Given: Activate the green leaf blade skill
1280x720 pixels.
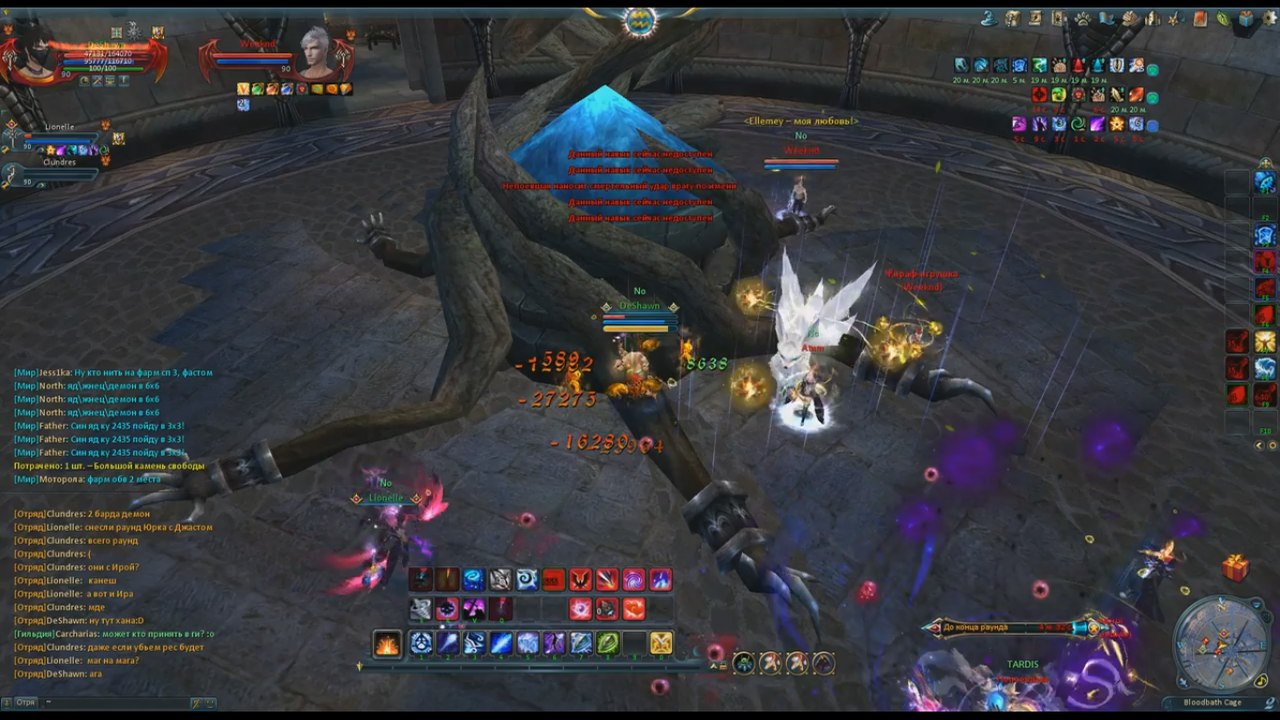Looking at the screenshot, I should [607, 643].
